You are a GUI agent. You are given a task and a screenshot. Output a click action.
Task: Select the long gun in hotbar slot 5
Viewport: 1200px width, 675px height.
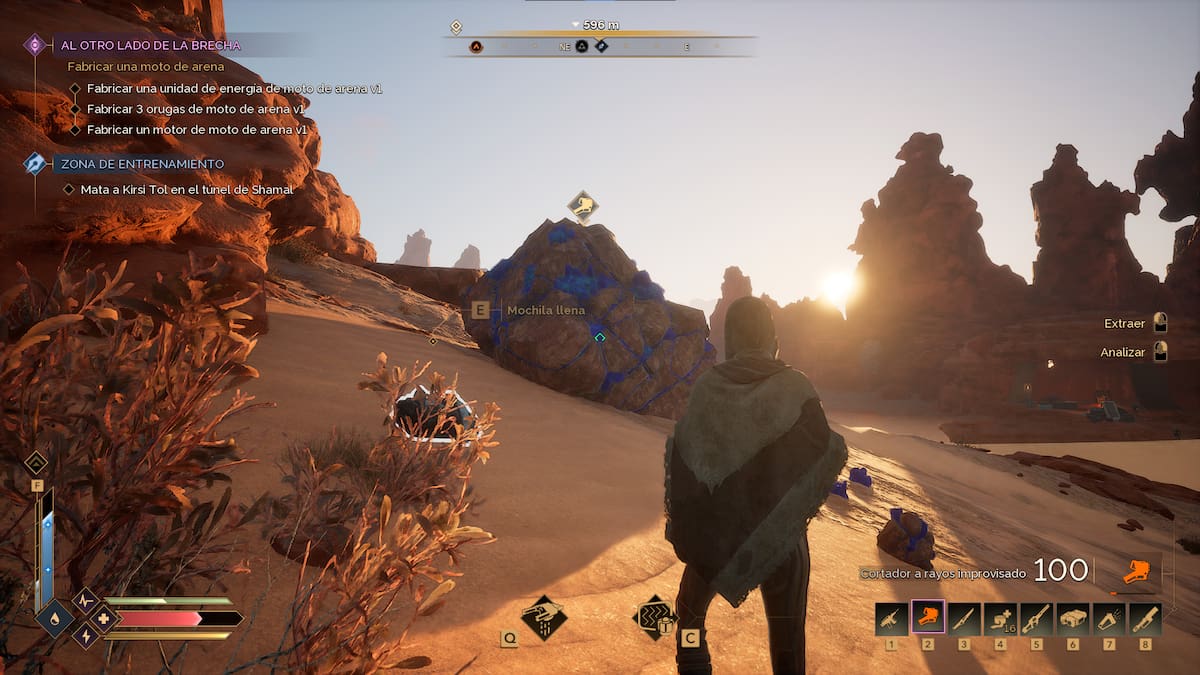[x=1037, y=619]
